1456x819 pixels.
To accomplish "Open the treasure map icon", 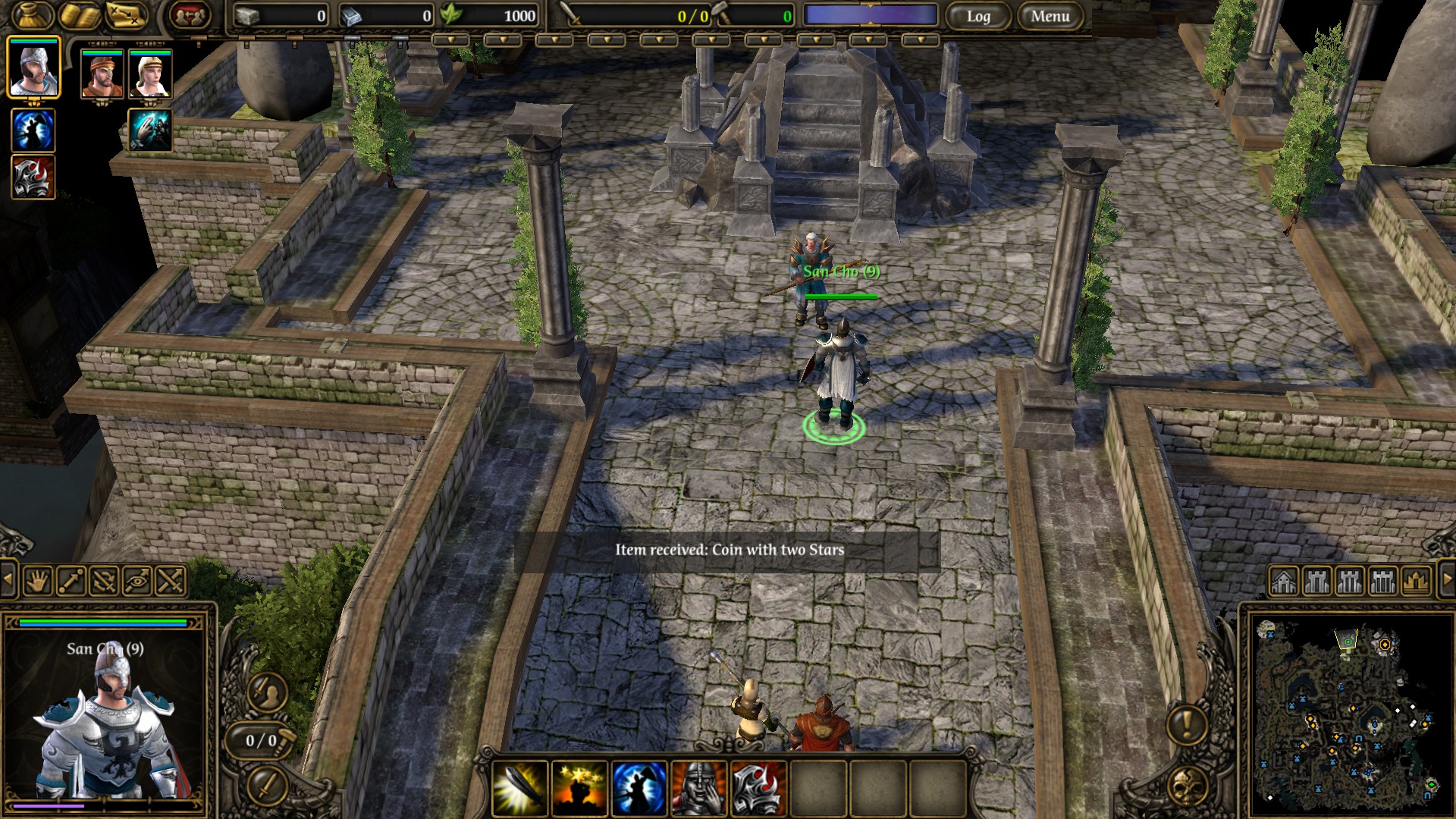I will click(x=126, y=15).
